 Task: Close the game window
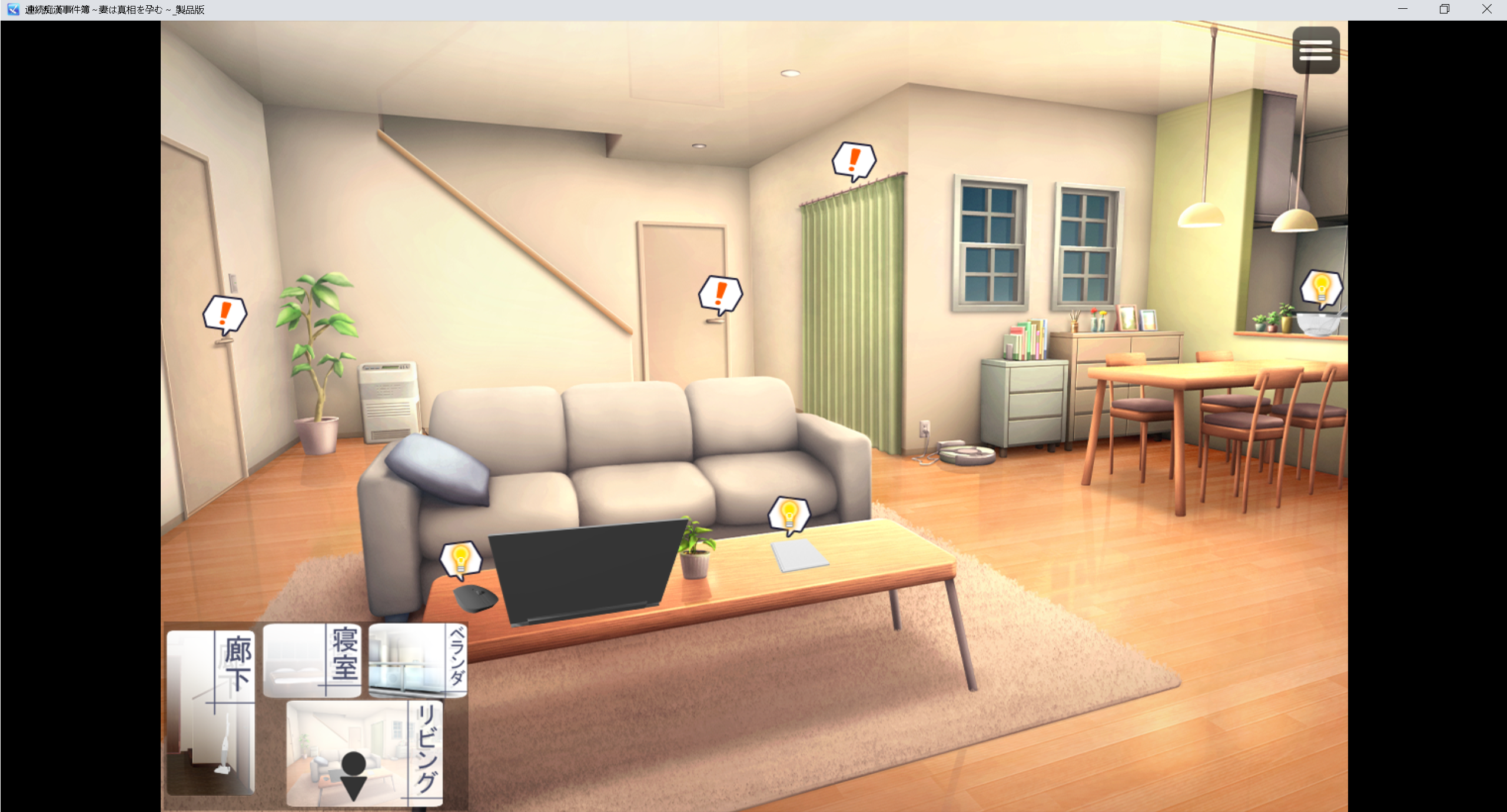pyautogui.click(x=1486, y=9)
